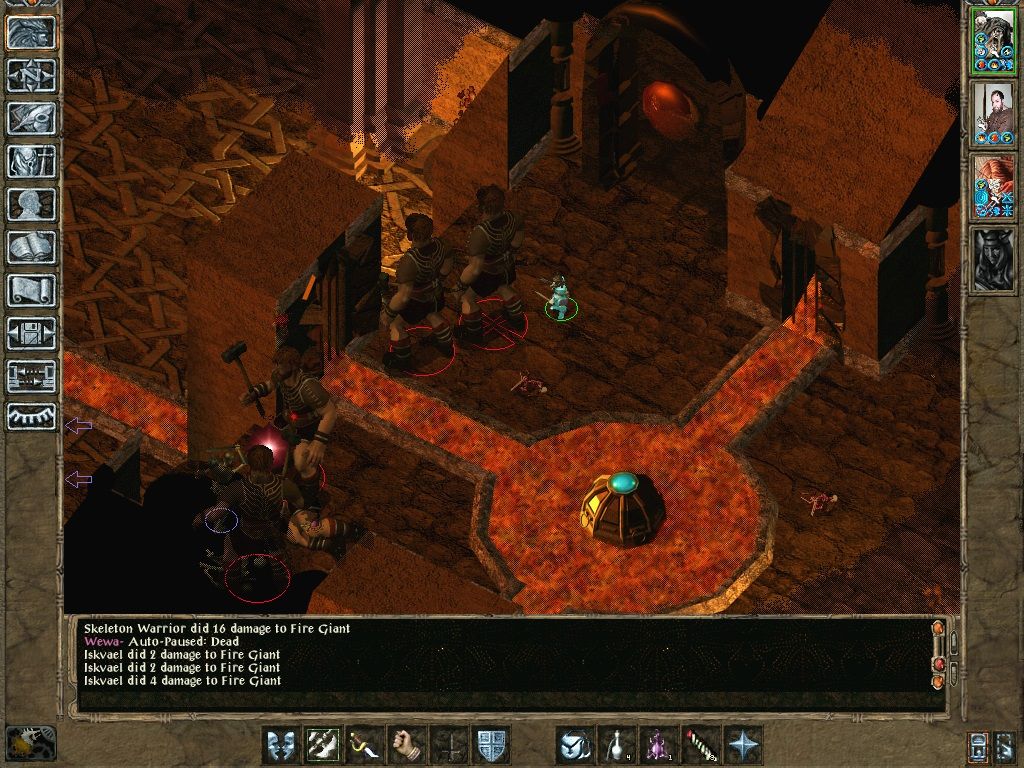1024x768 pixels.
Task: Choose the talk masks action
Action: point(281,745)
